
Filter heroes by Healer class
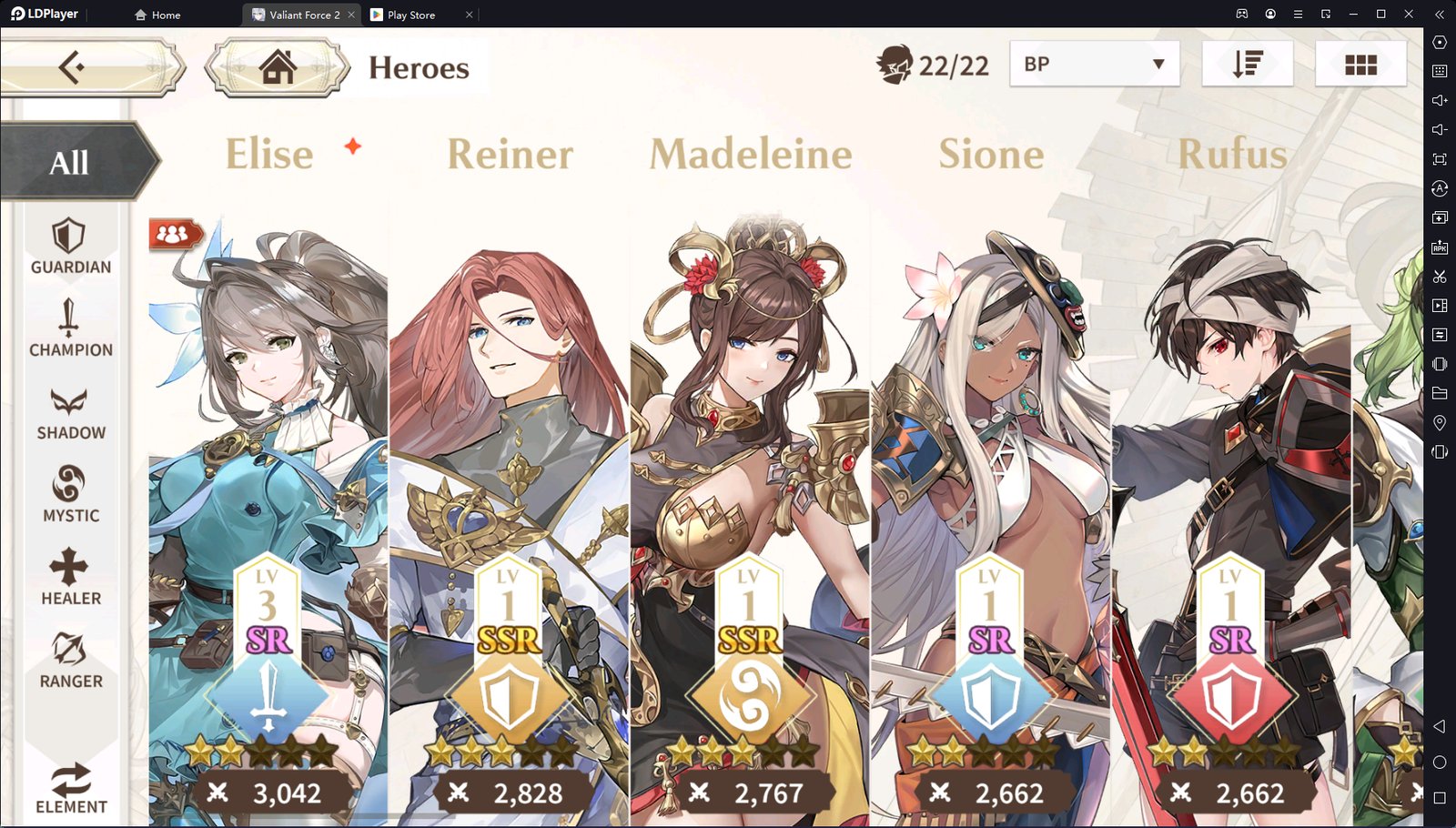70,577
